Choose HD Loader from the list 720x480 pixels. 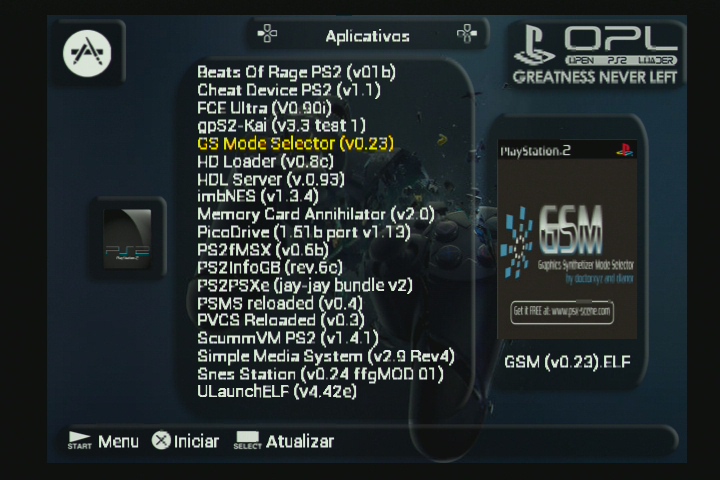pos(265,162)
